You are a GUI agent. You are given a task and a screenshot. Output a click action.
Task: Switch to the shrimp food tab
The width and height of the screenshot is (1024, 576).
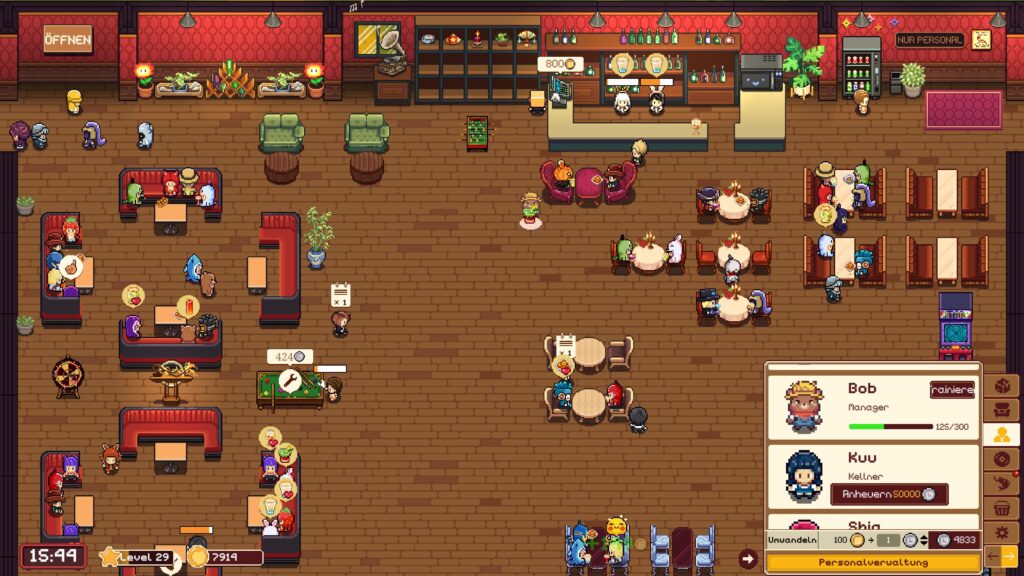[1001, 483]
